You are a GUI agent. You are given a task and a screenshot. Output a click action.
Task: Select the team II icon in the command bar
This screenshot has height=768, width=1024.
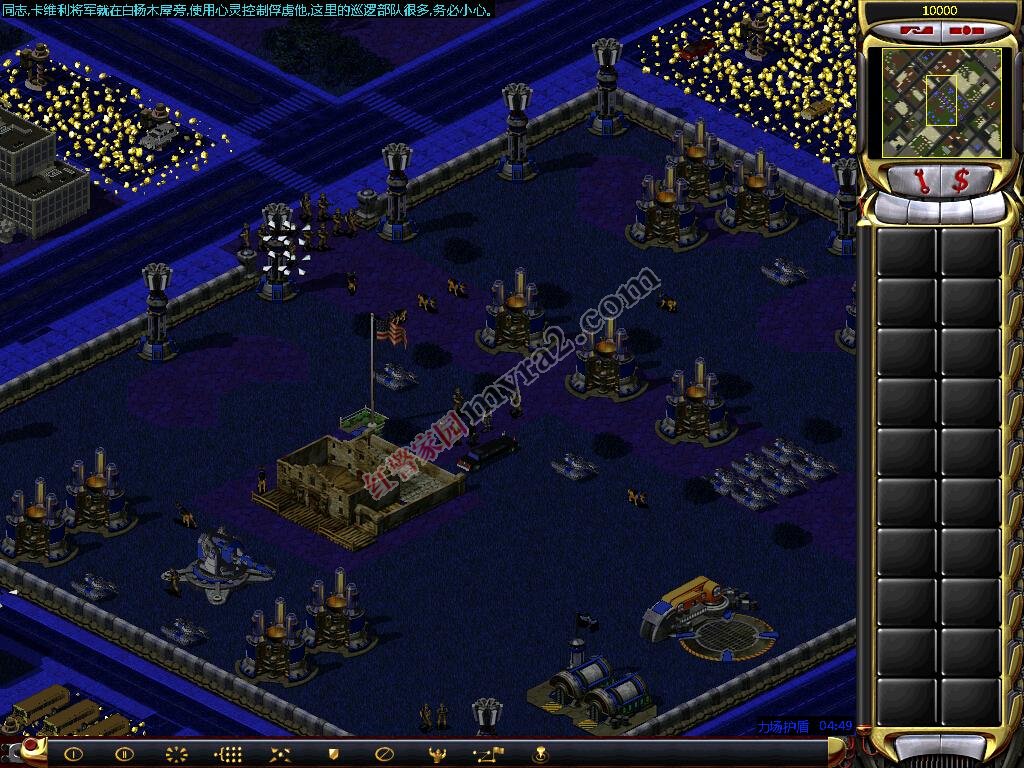pos(124,754)
